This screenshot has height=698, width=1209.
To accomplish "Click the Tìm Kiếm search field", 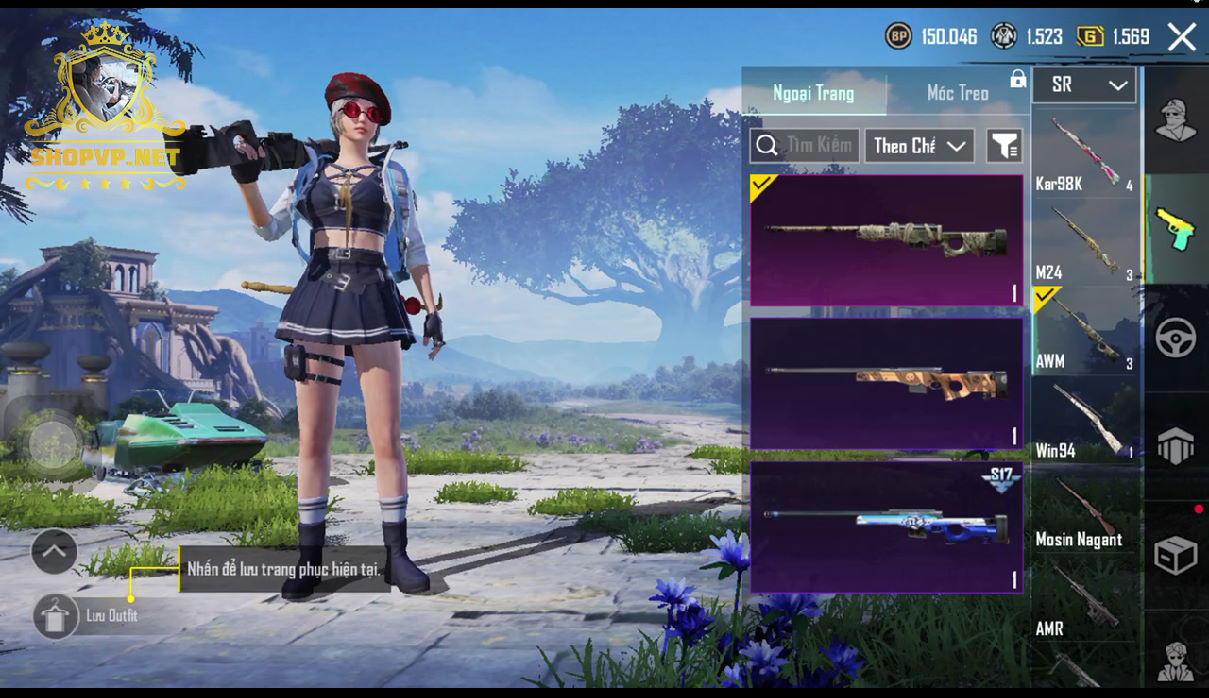I will pyautogui.click(x=804, y=146).
